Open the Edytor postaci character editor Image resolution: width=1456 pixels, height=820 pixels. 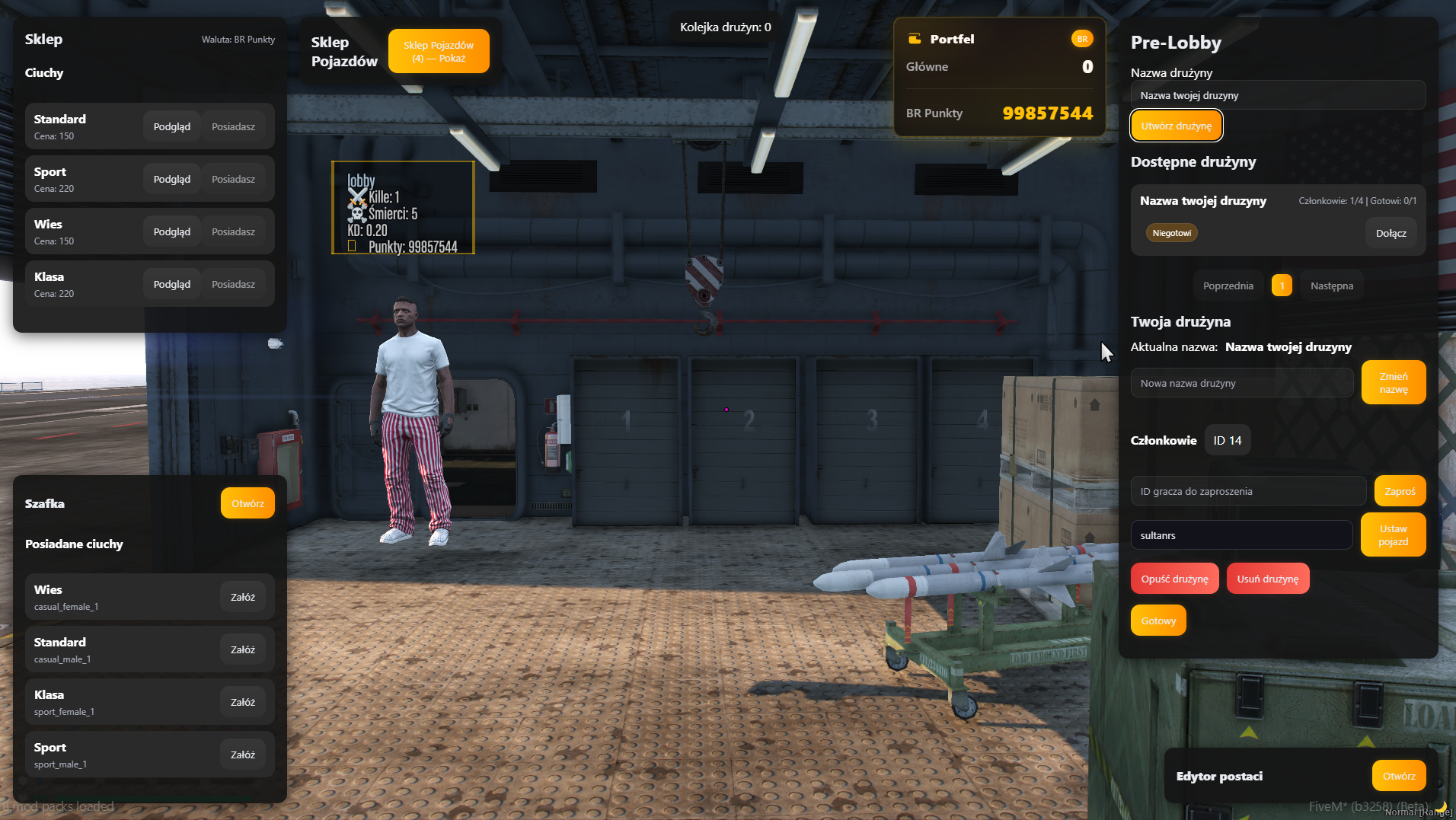(x=1398, y=776)
